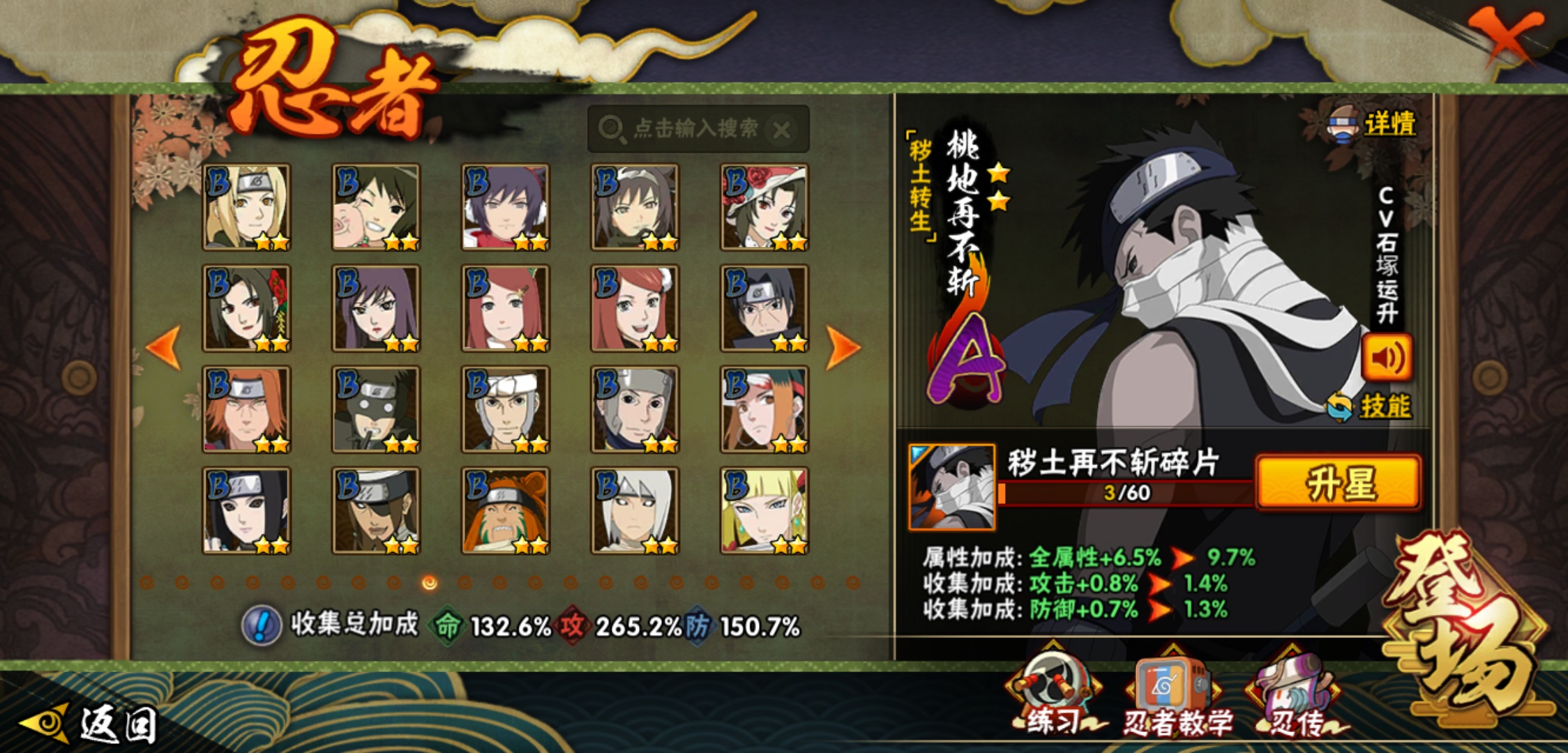The width and height of the screenshot is (1568, 753).
Task: Go to the previous ninja page arrow
Action: 165,347
